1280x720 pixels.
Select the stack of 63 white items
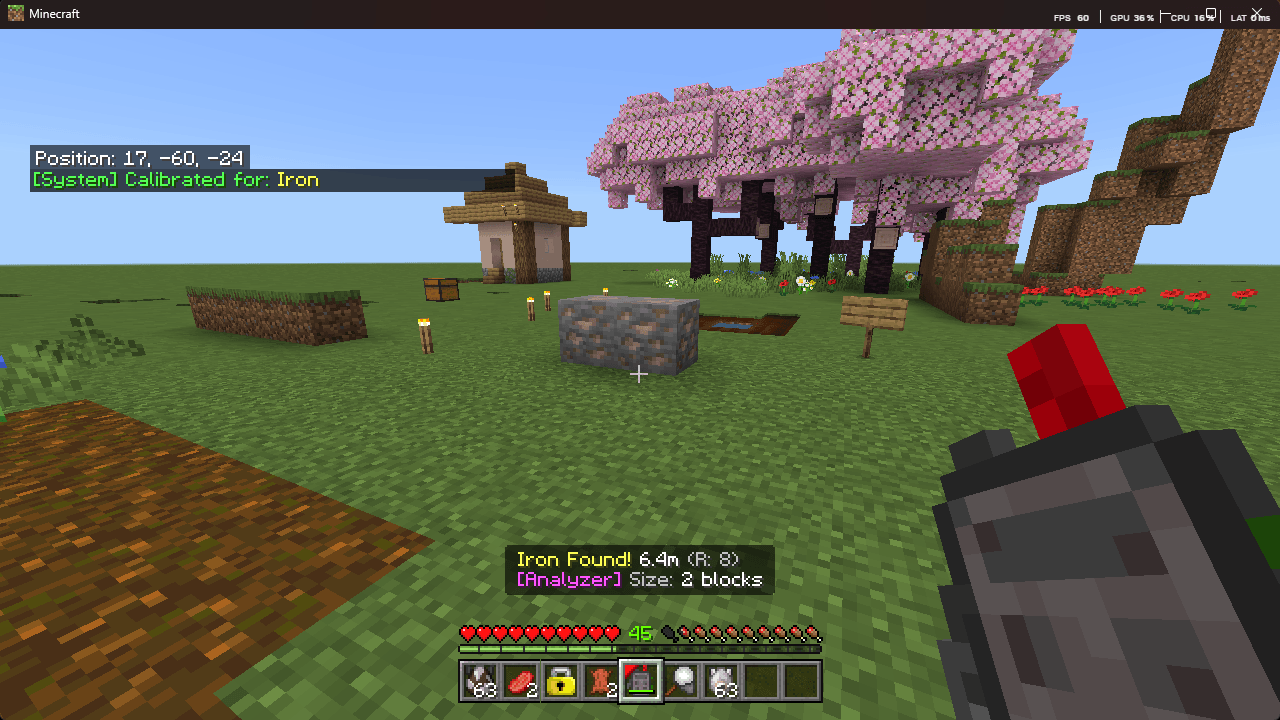click(x=721, y=683)
